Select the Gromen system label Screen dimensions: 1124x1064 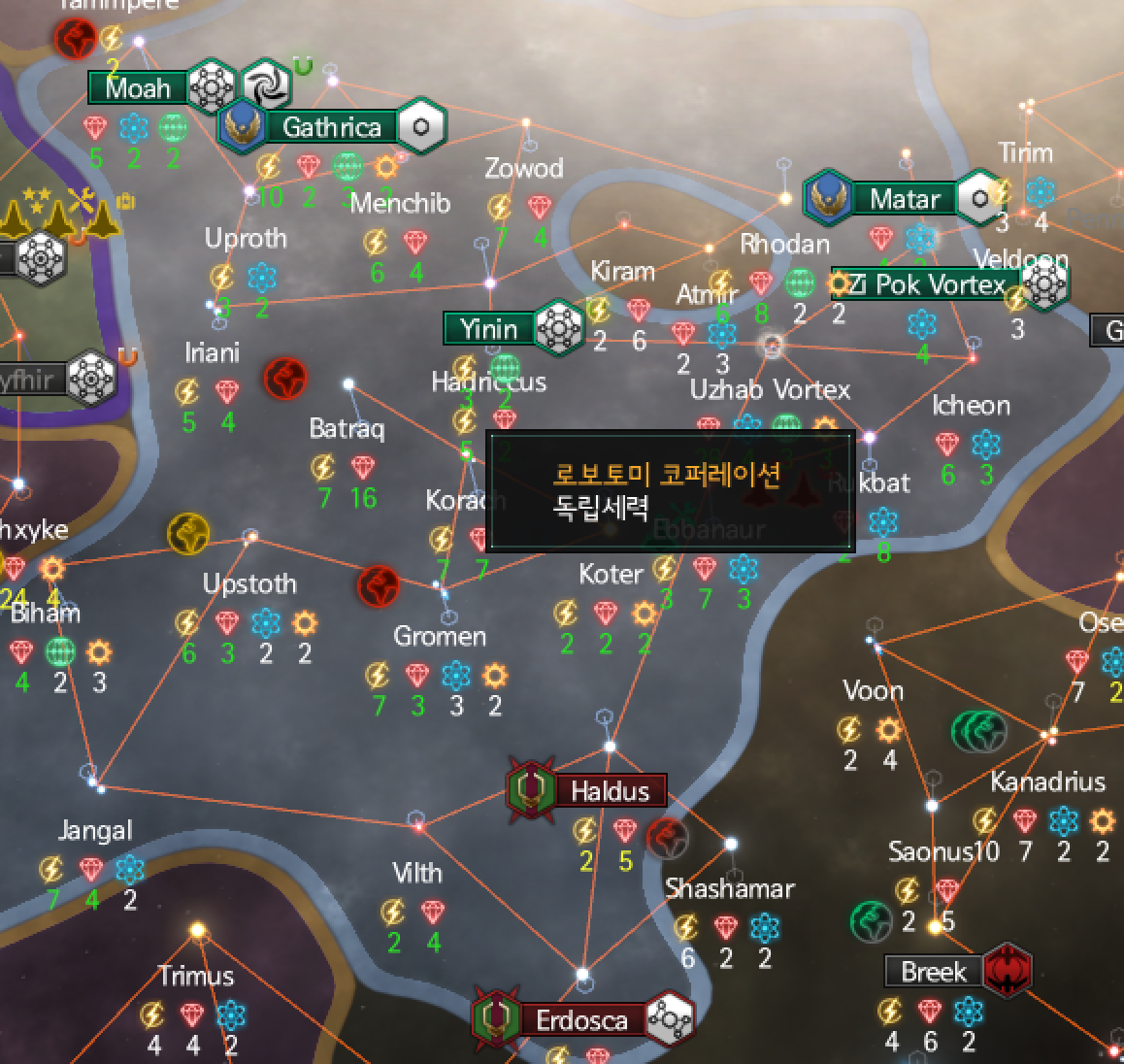[440, 636]
